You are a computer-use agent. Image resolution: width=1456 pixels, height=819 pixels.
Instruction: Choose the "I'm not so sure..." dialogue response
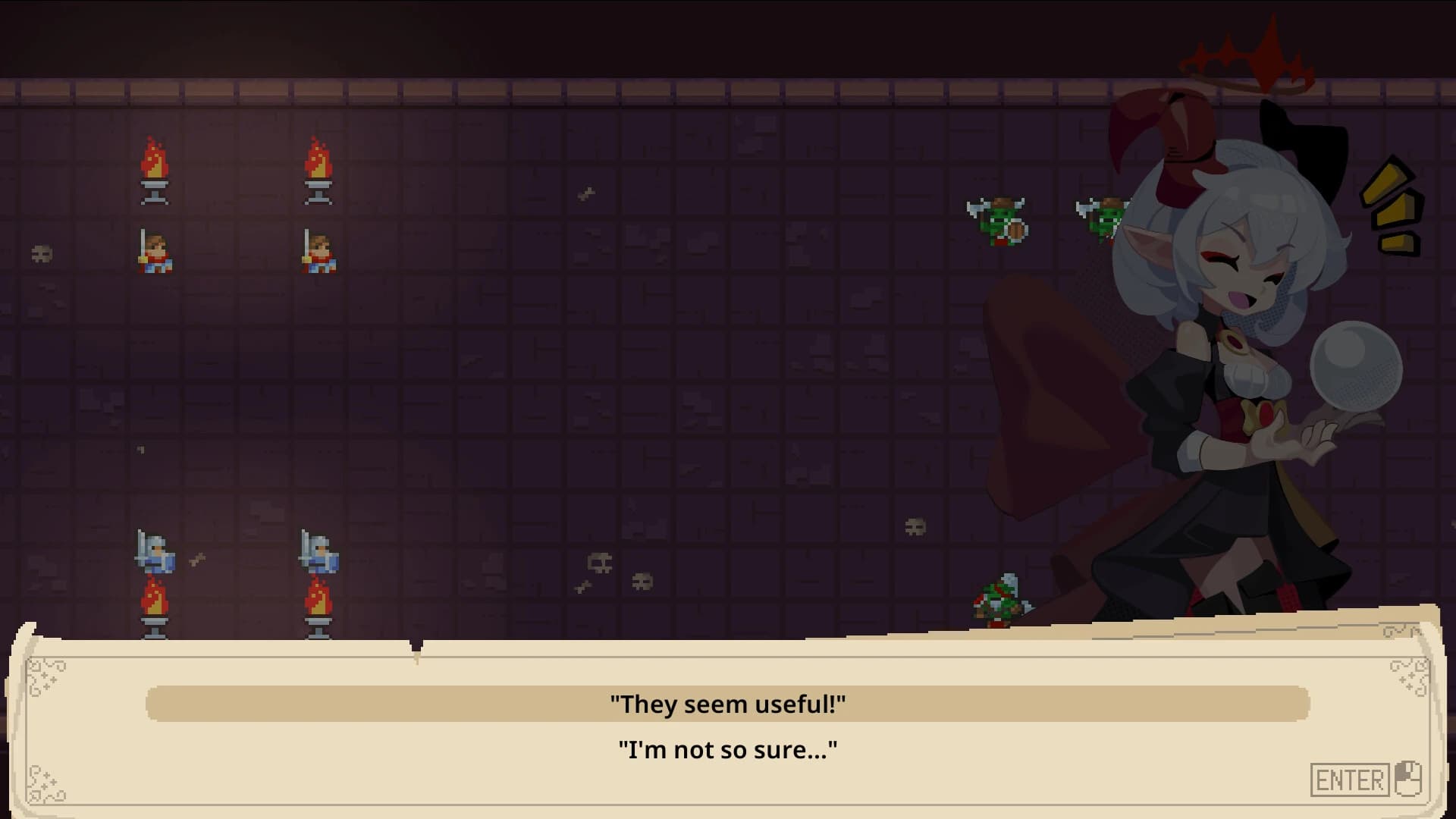coord(728,749)
